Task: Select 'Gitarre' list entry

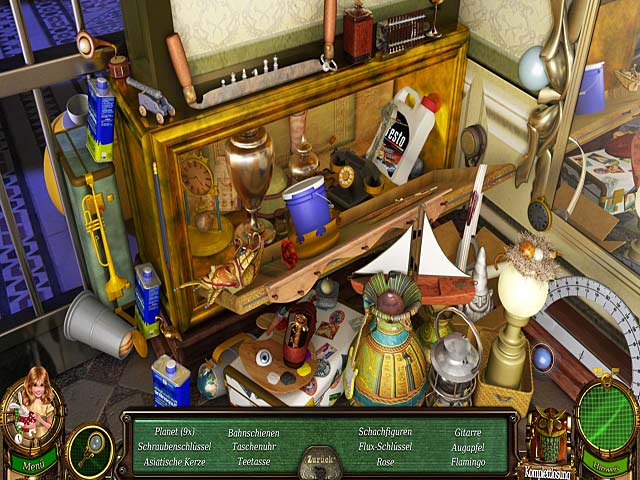Action: pyautogui.click(x=468, y=432)
